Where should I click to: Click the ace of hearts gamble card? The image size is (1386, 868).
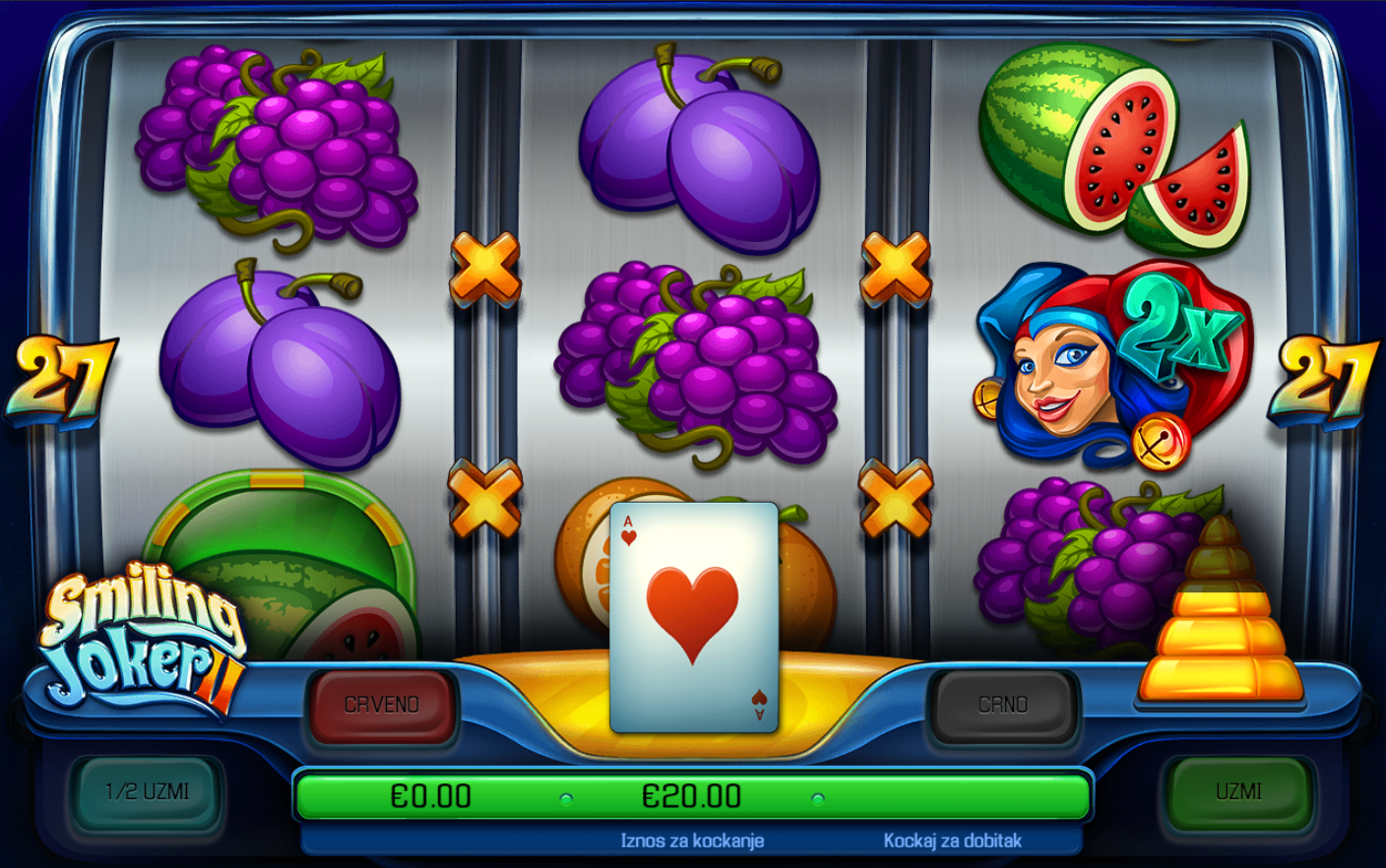click(694, 618)
